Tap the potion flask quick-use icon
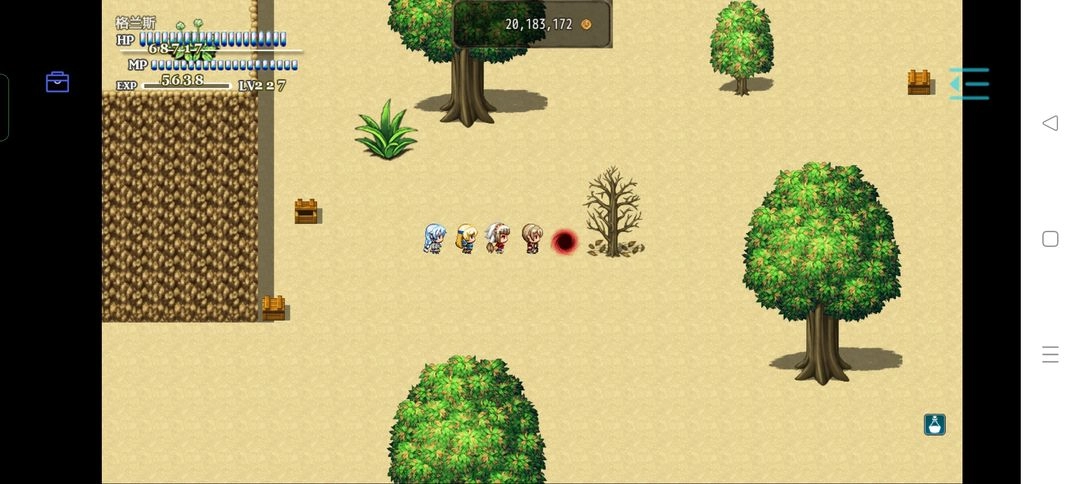1080x484 pixels. 935,425
